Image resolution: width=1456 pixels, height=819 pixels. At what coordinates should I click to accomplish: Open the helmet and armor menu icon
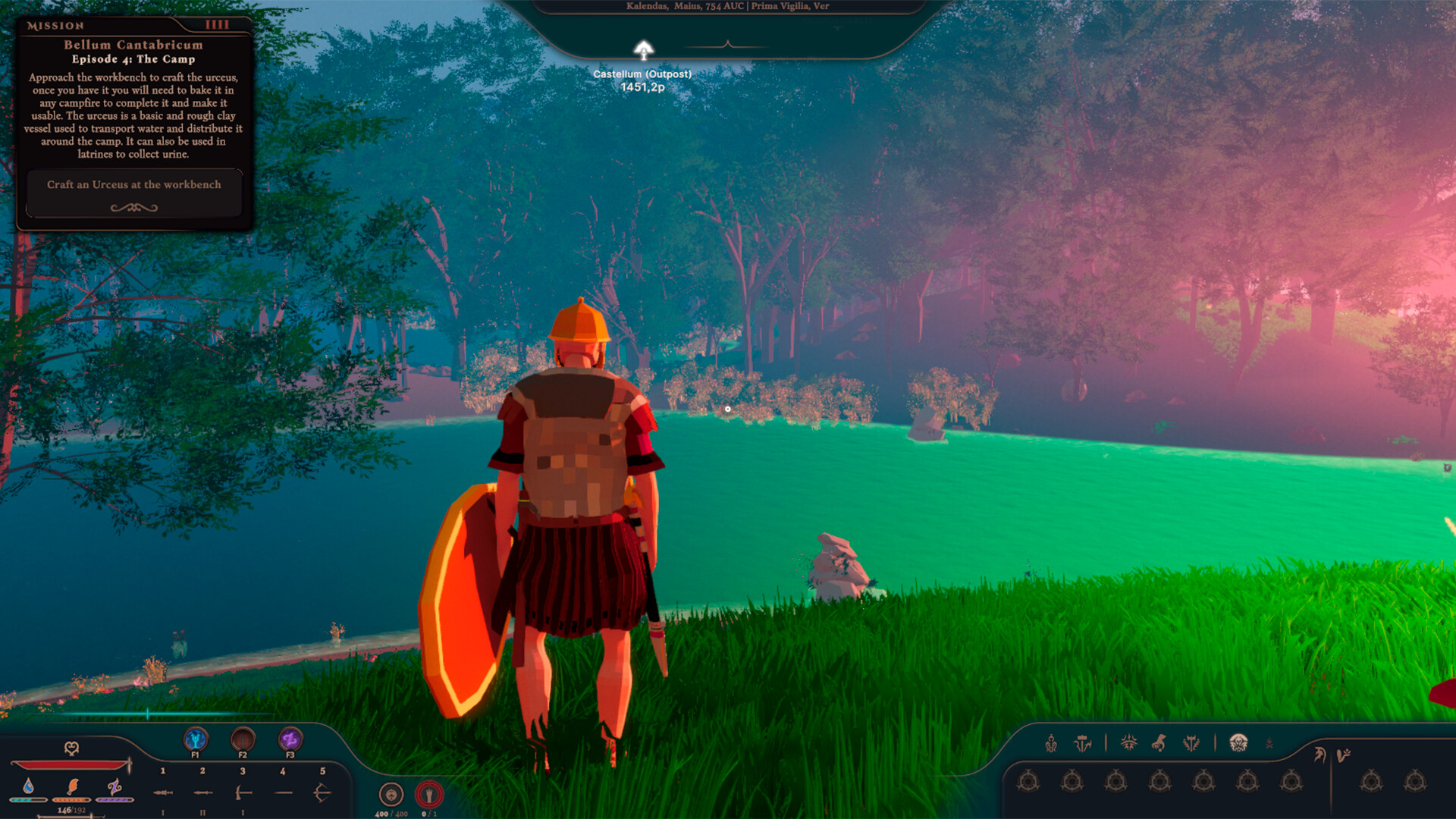tap(1051, 743)
